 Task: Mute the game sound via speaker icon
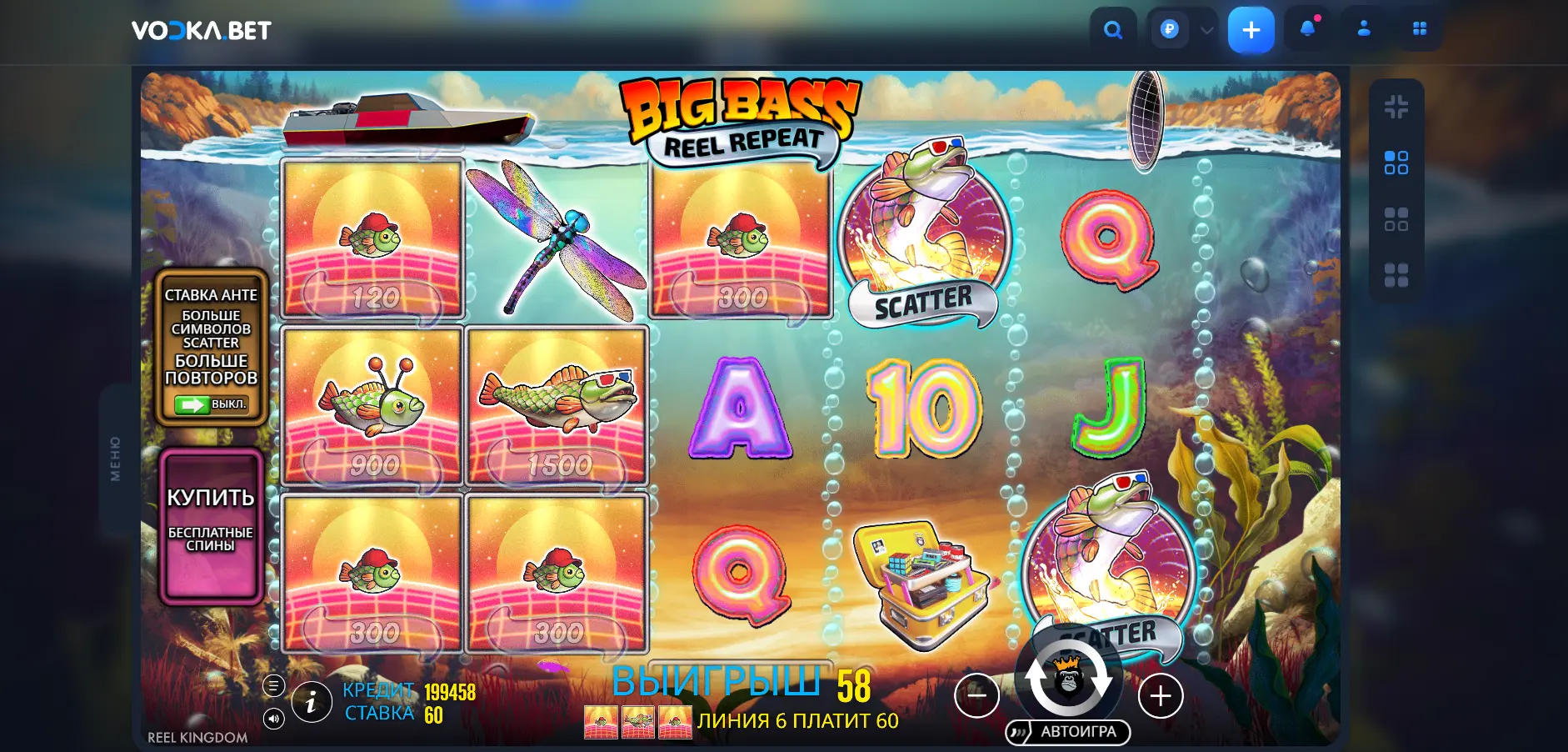pyautogui.click(x=274, y=719)
